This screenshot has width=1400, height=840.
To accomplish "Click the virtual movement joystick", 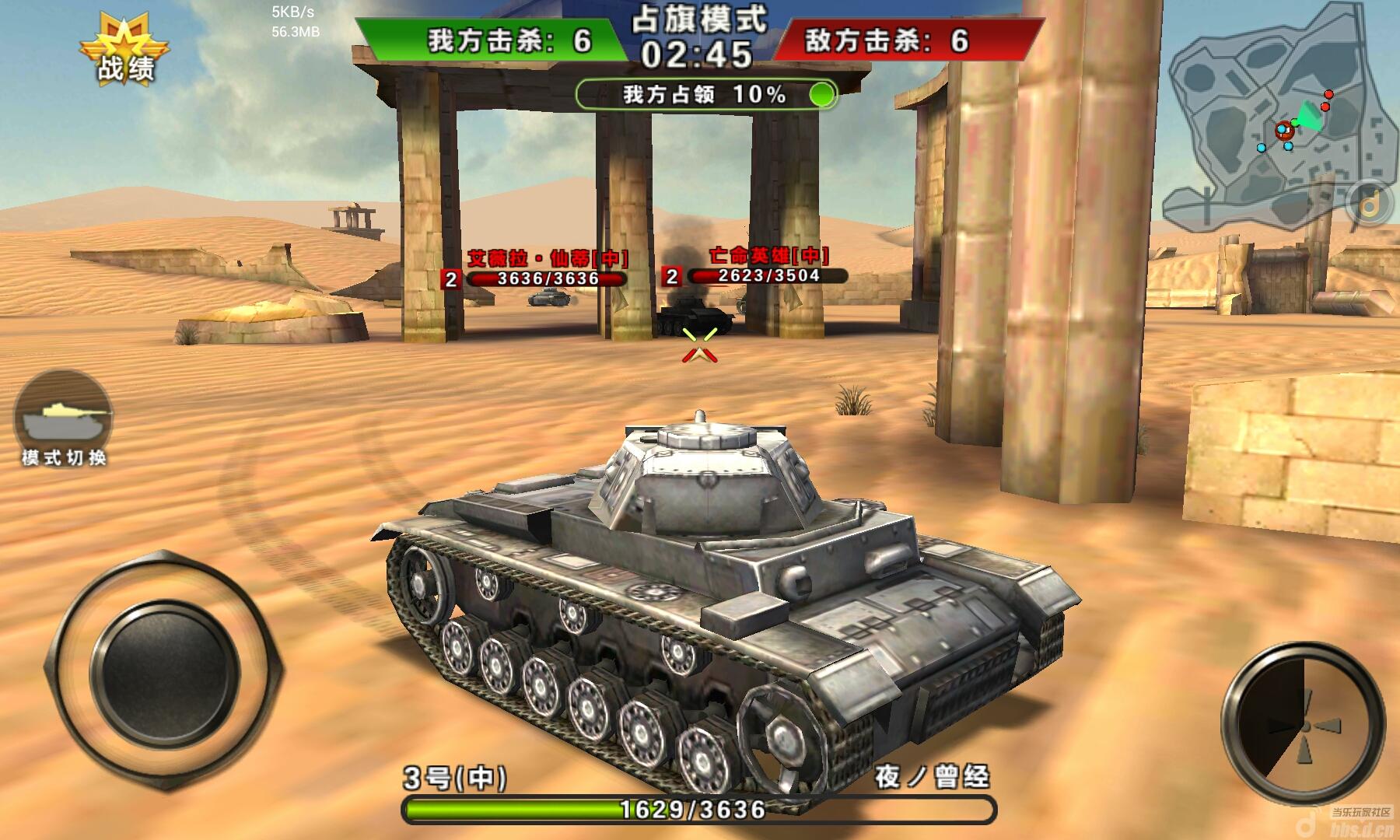I will pos(164,670).
